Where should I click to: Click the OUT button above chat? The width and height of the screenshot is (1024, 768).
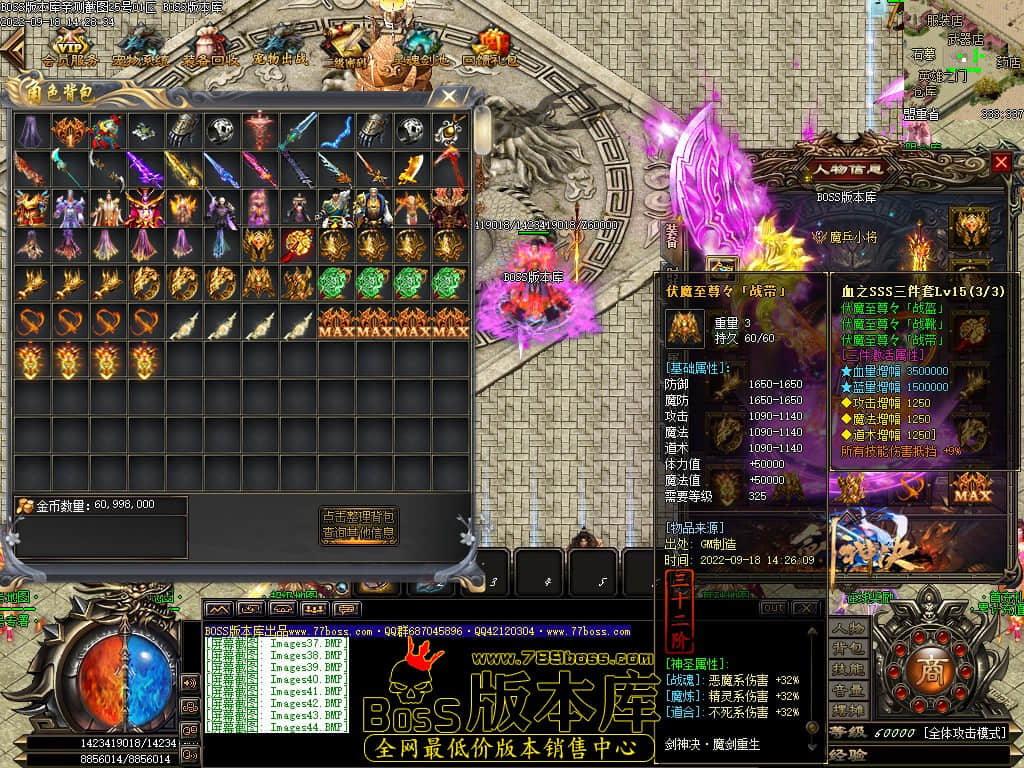pyautogui.click(x=773, y=608)
